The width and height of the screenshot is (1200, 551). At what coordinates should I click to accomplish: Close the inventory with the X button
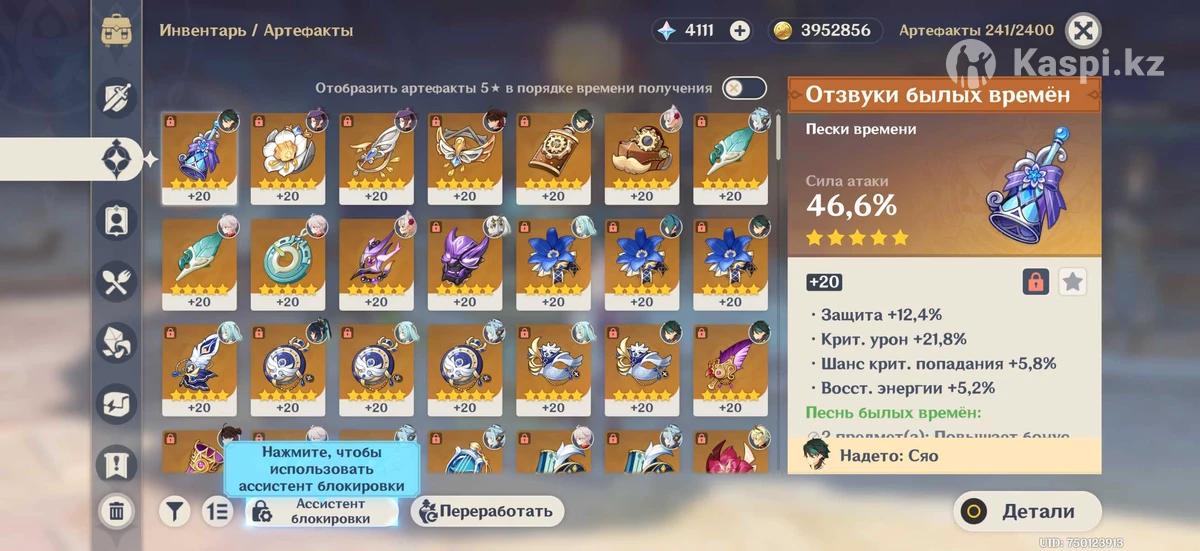tap(1081, 31)
